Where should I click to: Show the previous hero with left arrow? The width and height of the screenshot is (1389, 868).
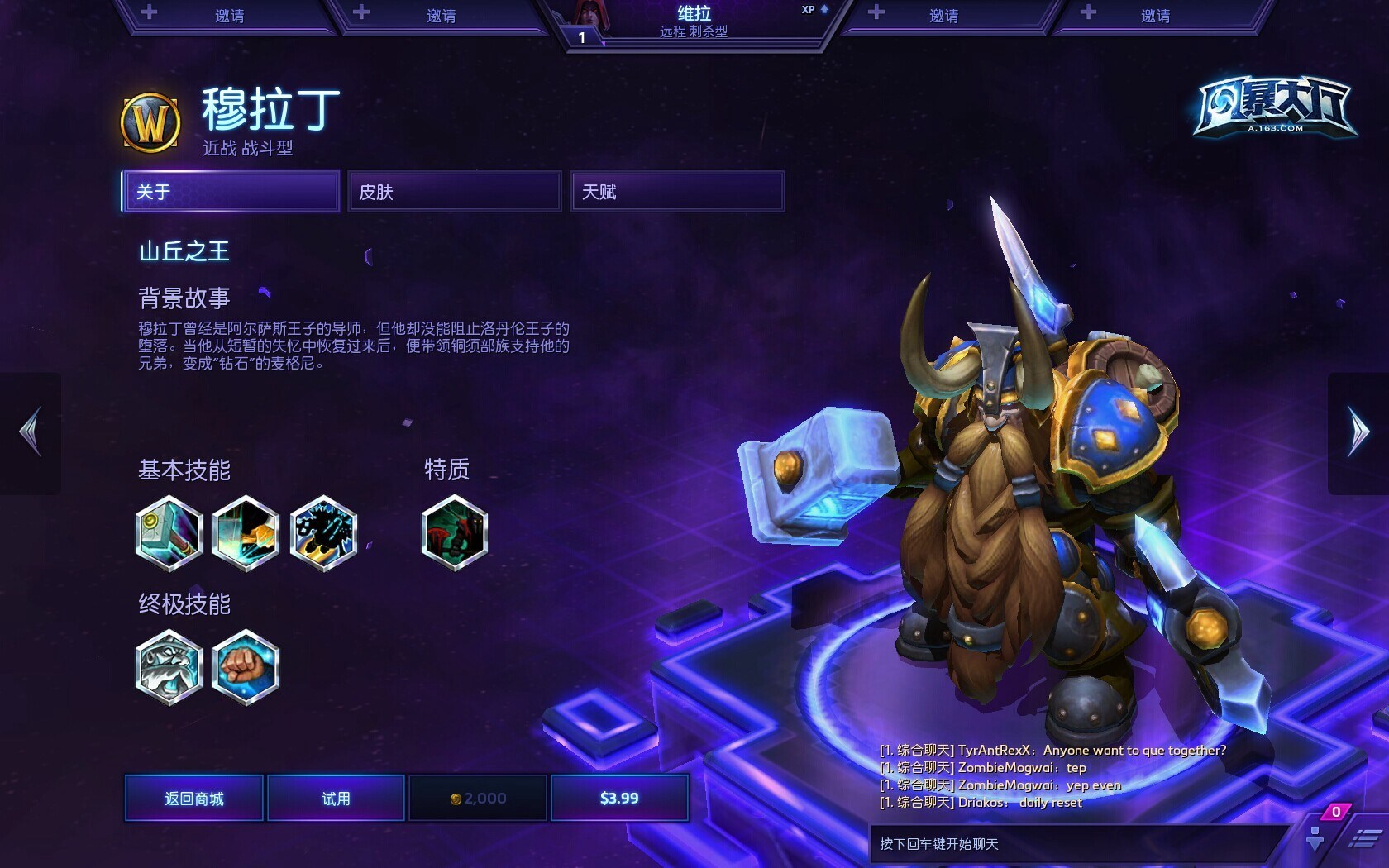(31, 432)
